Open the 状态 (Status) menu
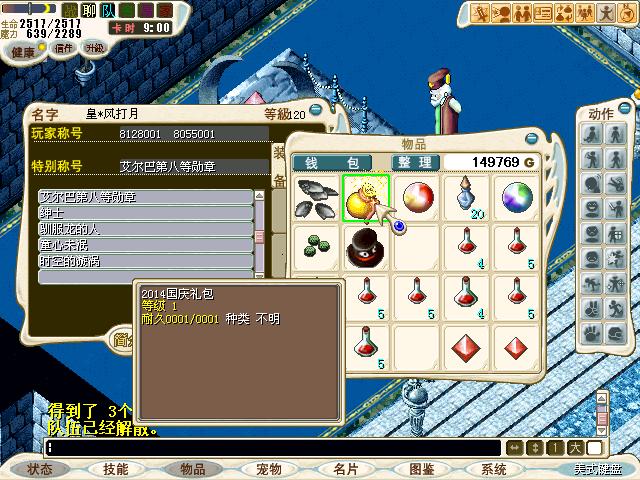This screenshot has width=640, height=480. (40, 468)
